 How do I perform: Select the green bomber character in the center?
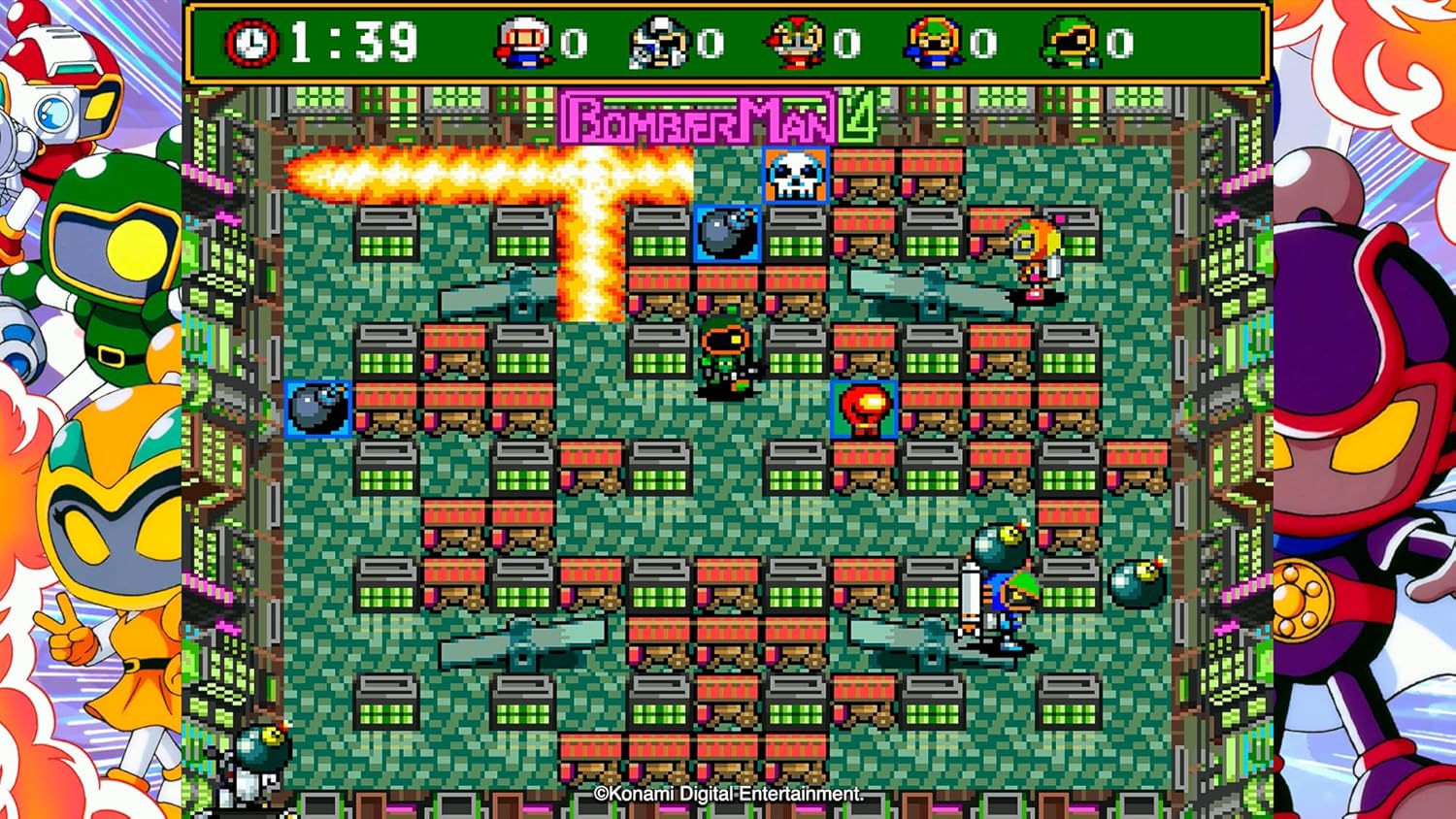tap(726, 361)
